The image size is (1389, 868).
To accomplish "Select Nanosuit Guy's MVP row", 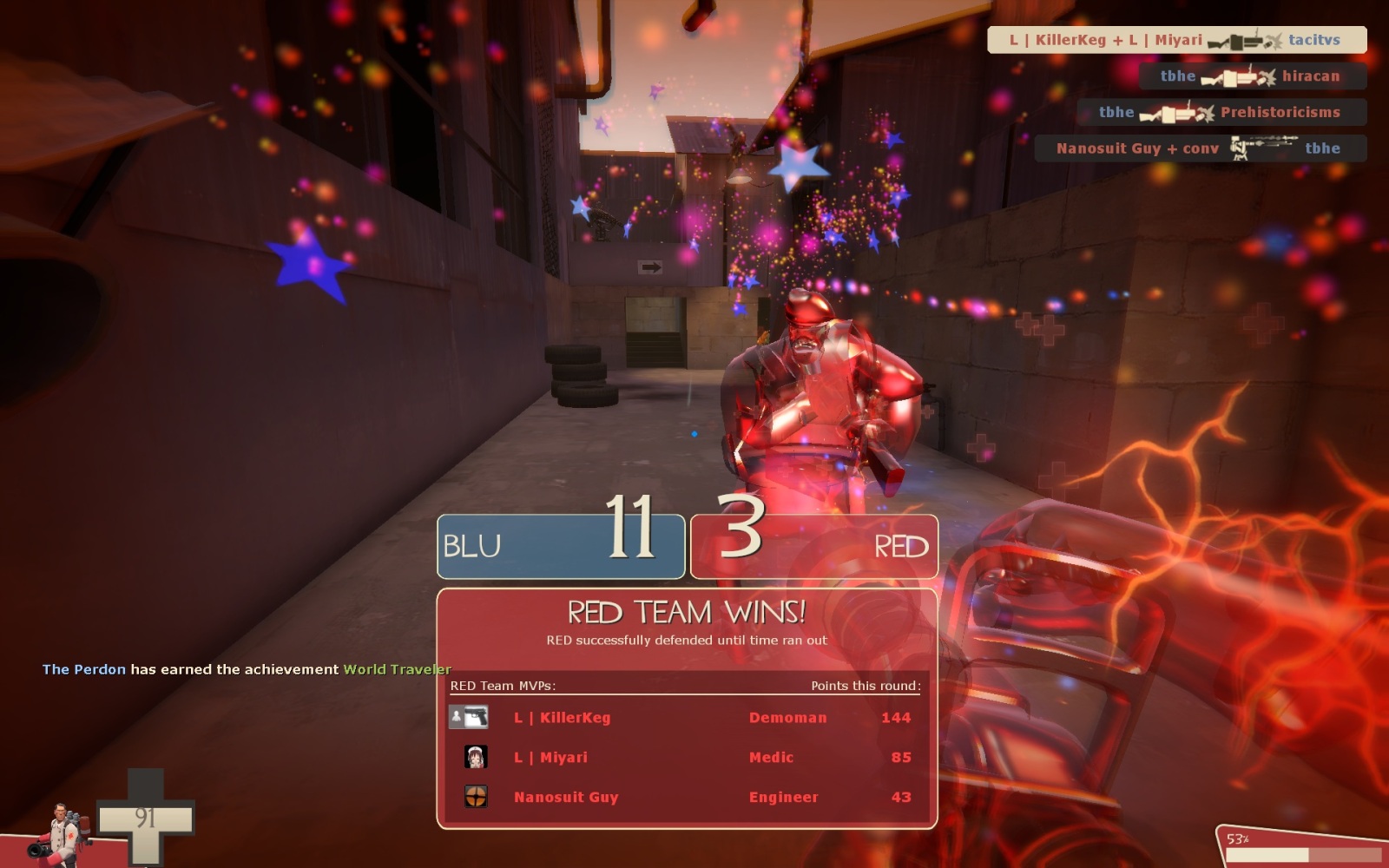I will click(686, 797).
